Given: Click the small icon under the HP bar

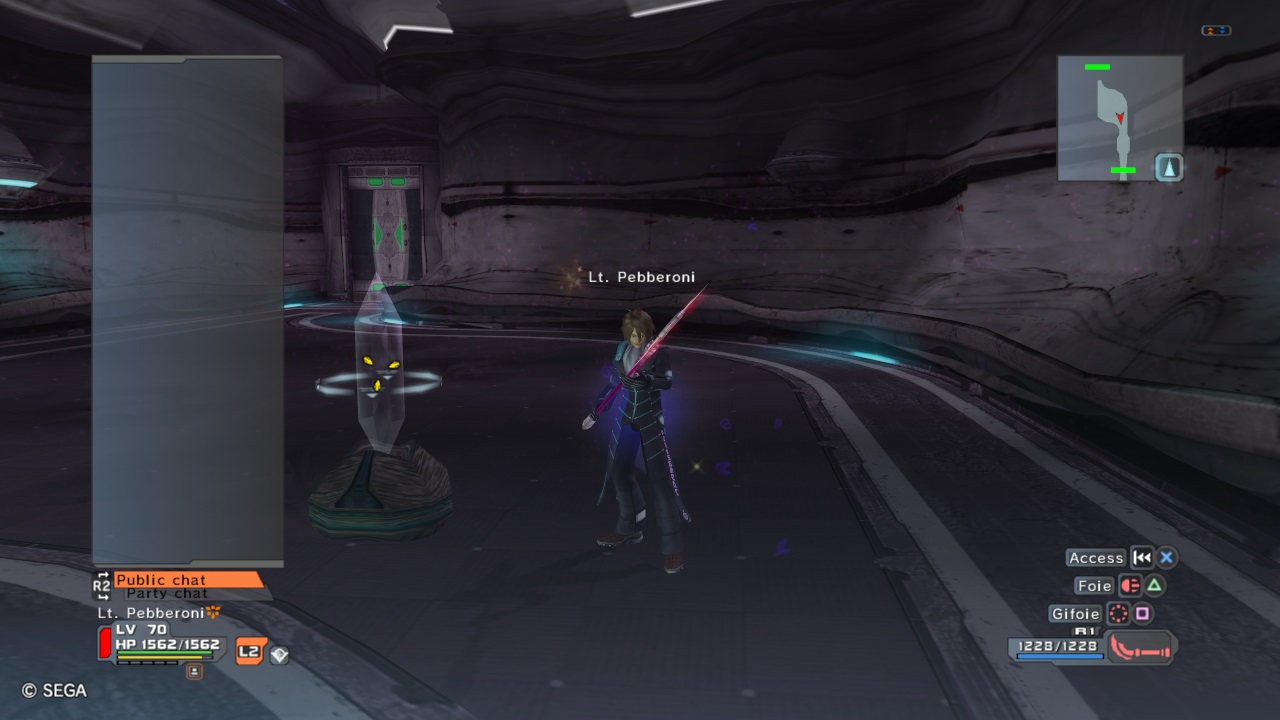Looking at the screenshot, I should click(194, 671).
